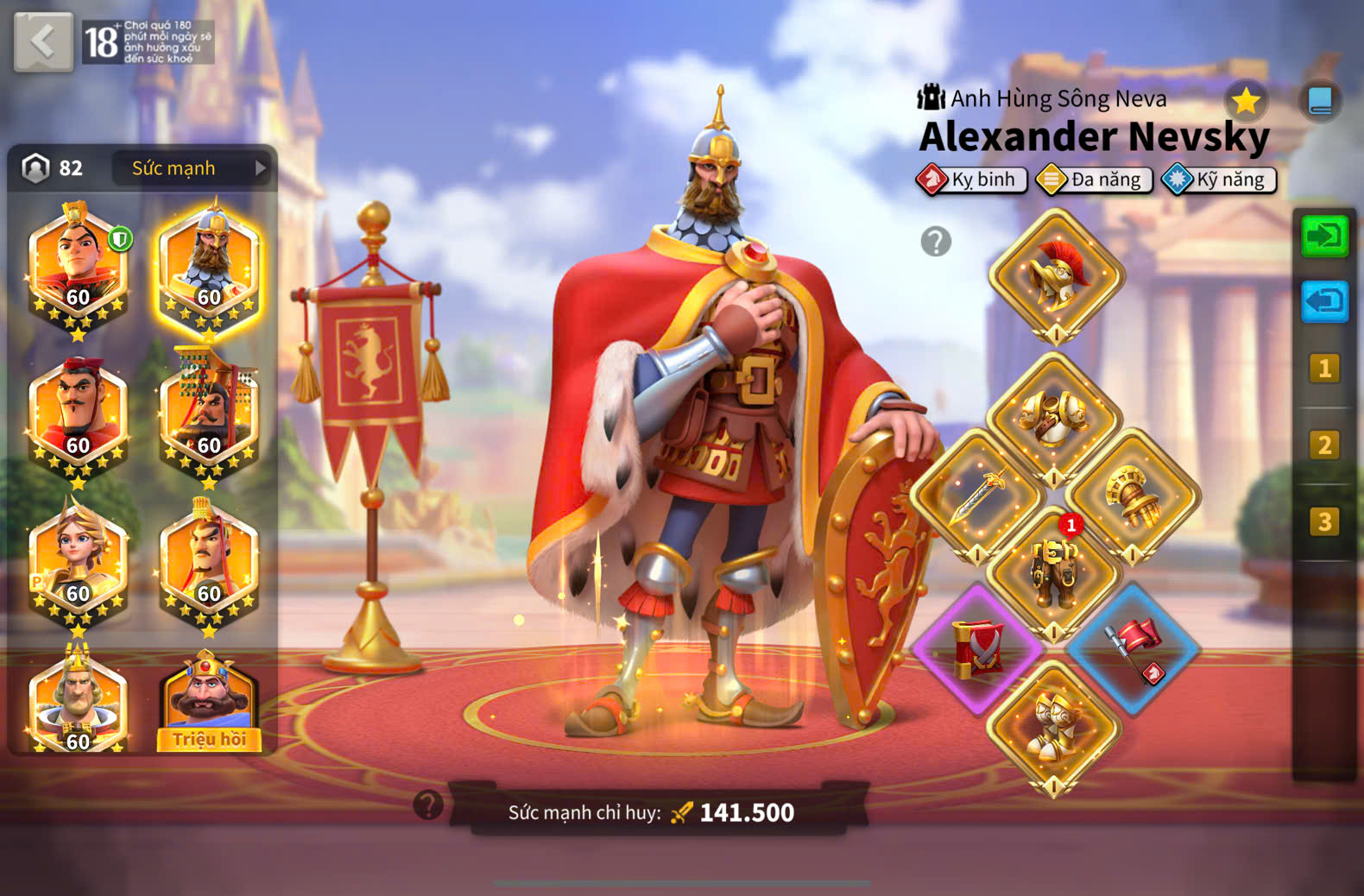Open the Sức mạnh sort dropdown
Image resolution: width=1364 pixels, height=896 pixels.
(x=192, y=168)
